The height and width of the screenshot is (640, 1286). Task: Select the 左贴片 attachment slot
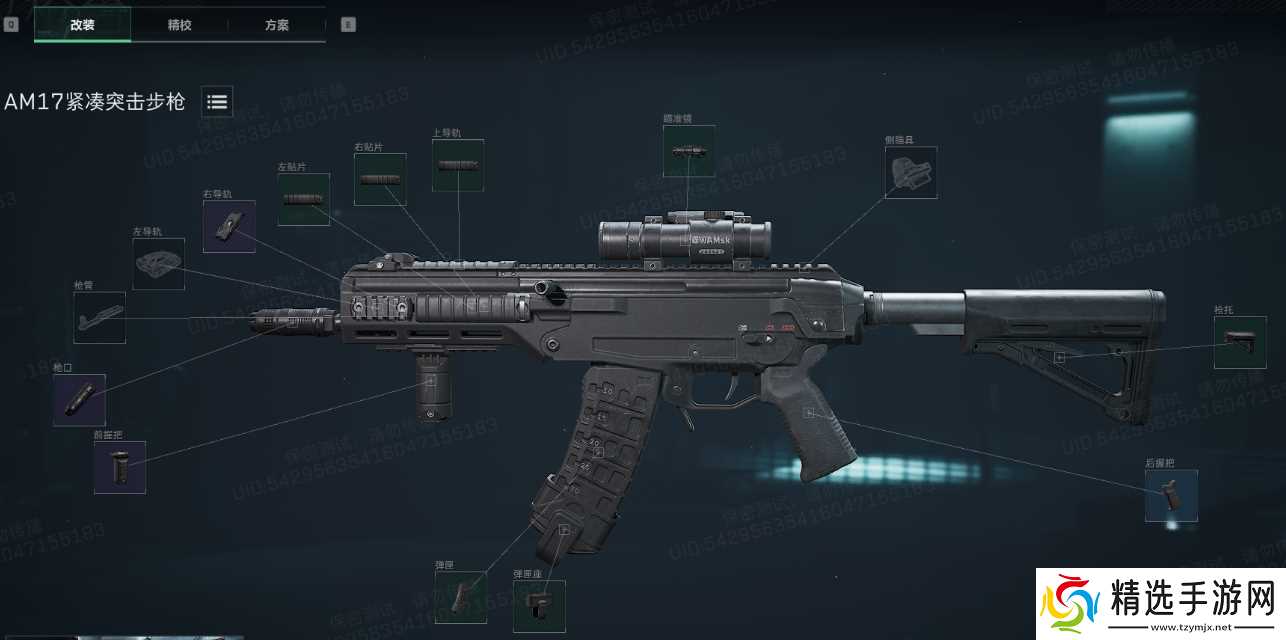click(x=303, y=199)
